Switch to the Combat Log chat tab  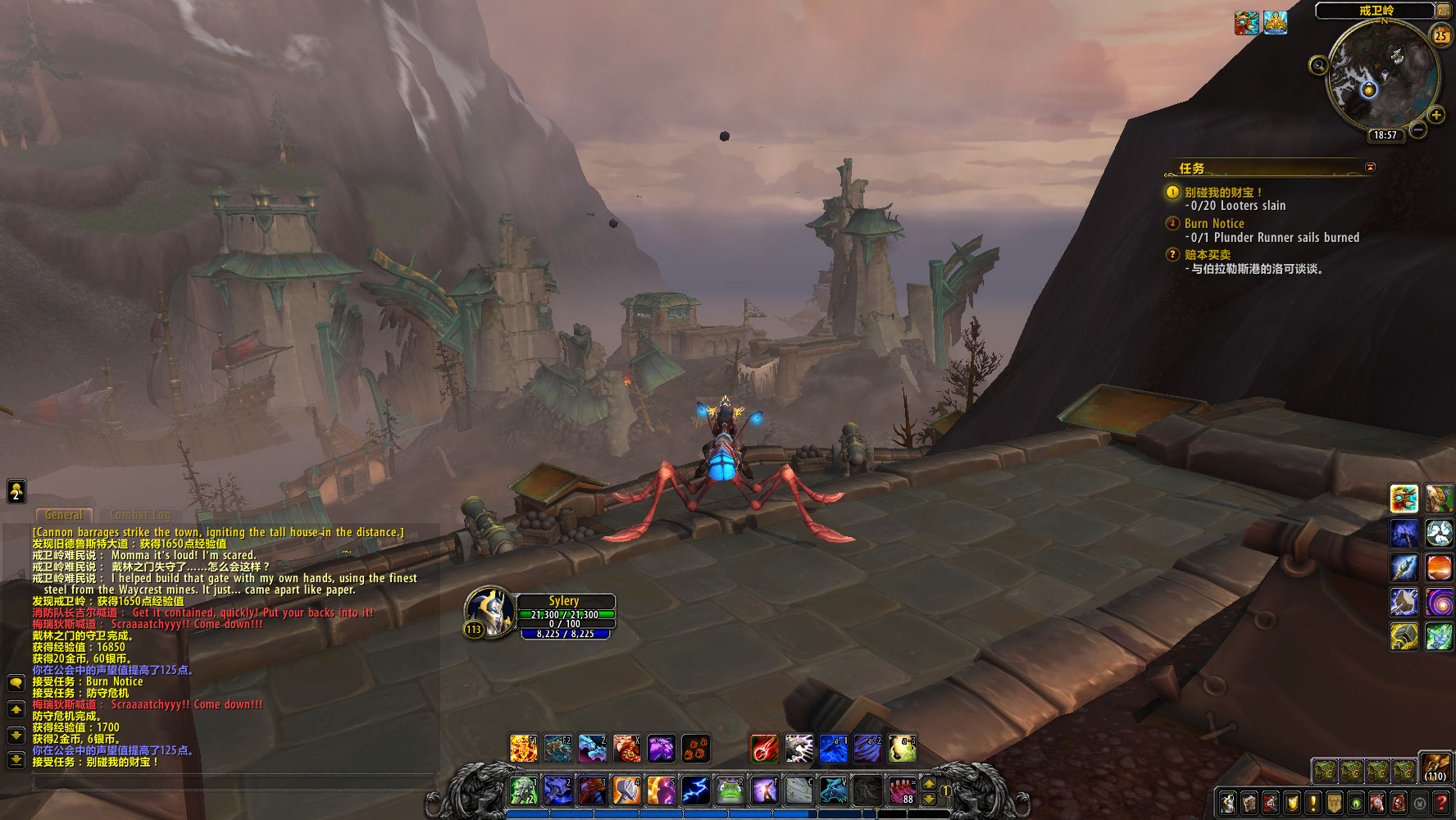(140, 515)
